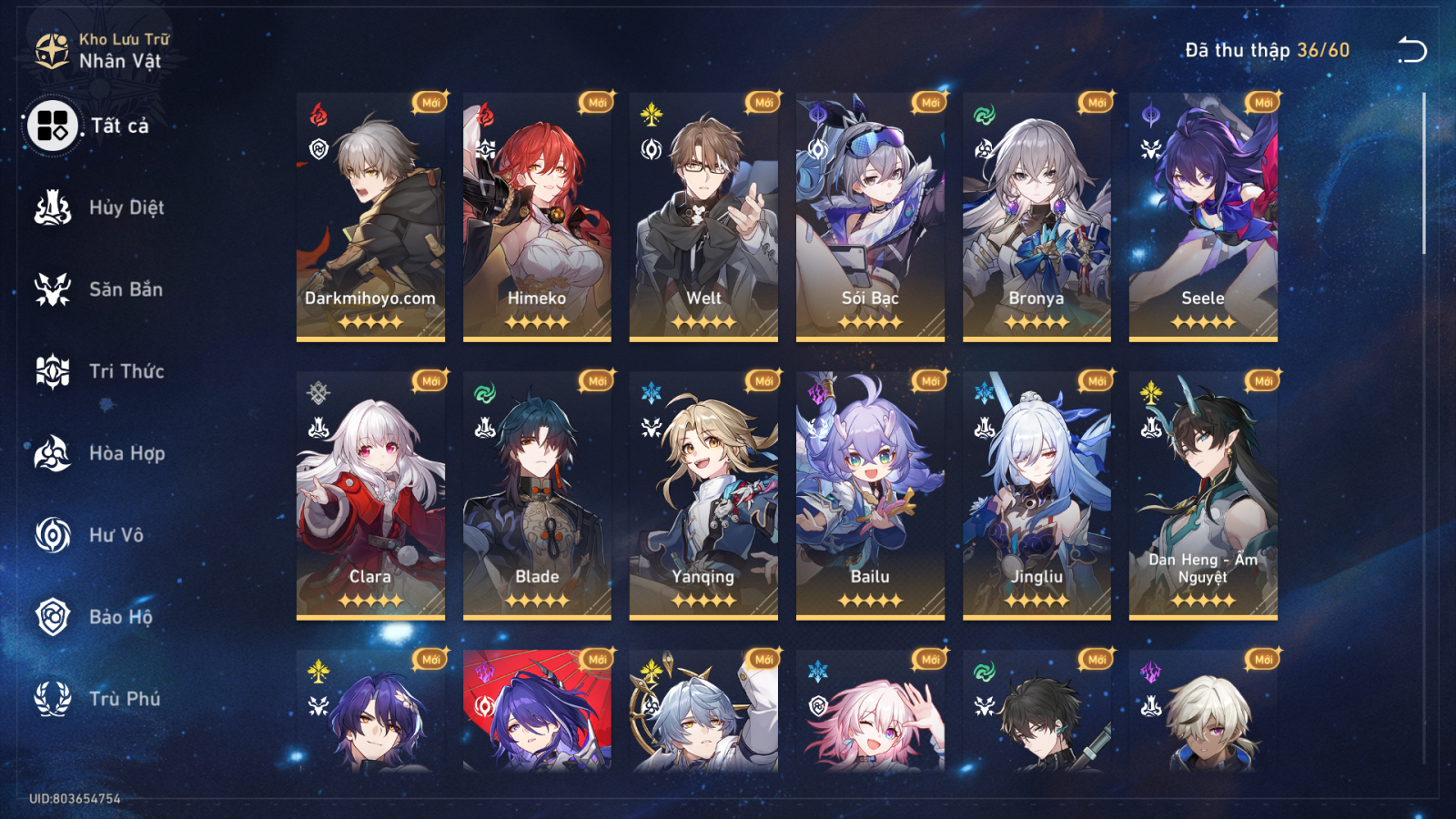Click Seele's five-star rating row
1456x819 pixels.
click(1201, 321)
